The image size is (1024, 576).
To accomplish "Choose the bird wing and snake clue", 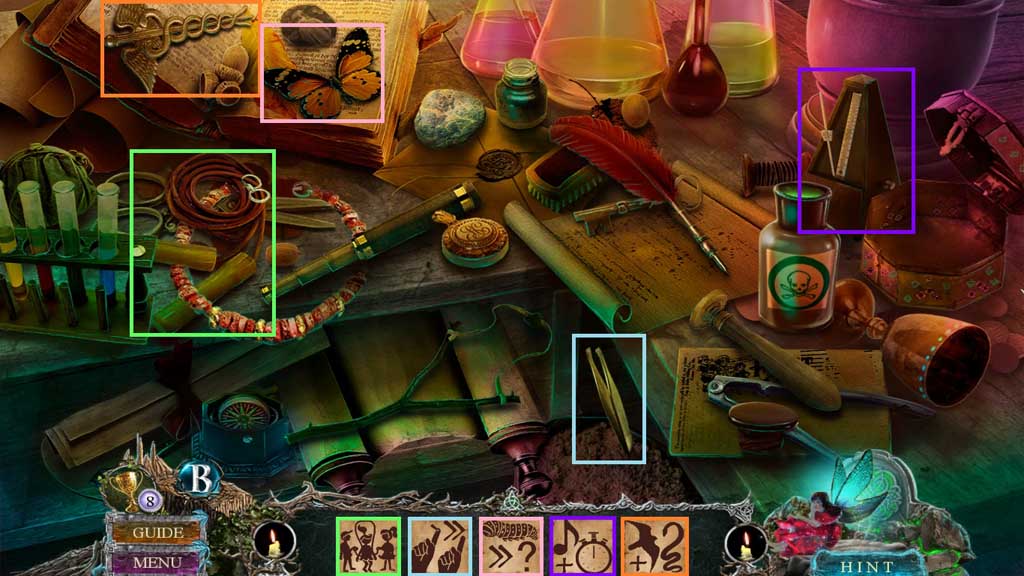I will (655, 546).
